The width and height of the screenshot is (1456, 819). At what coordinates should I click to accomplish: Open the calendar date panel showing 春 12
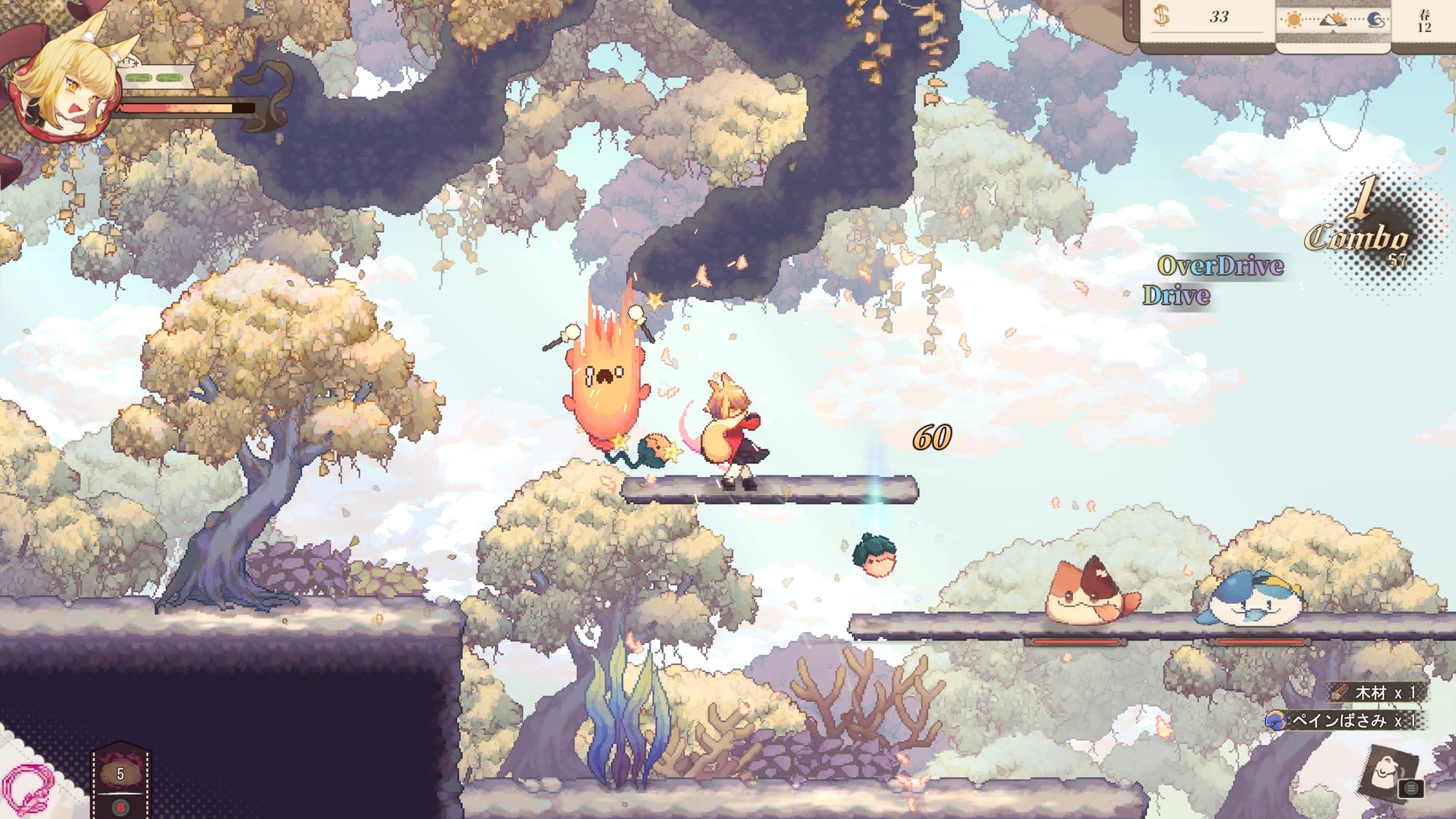click(x=1424, y=21)
